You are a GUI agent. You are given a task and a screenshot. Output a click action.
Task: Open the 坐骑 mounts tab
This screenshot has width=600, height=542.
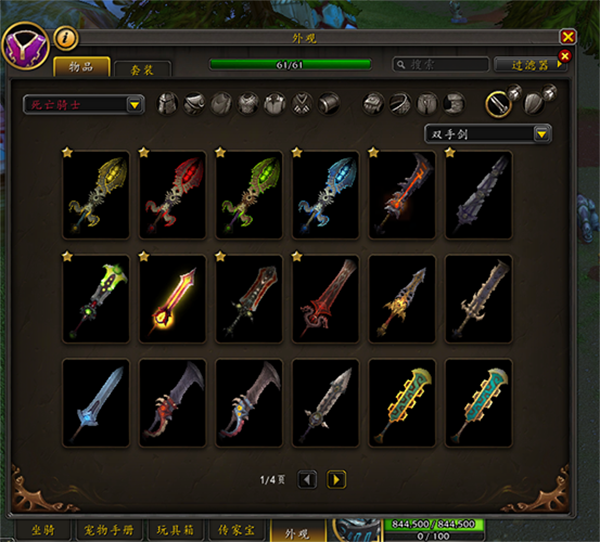coord(43,530)
